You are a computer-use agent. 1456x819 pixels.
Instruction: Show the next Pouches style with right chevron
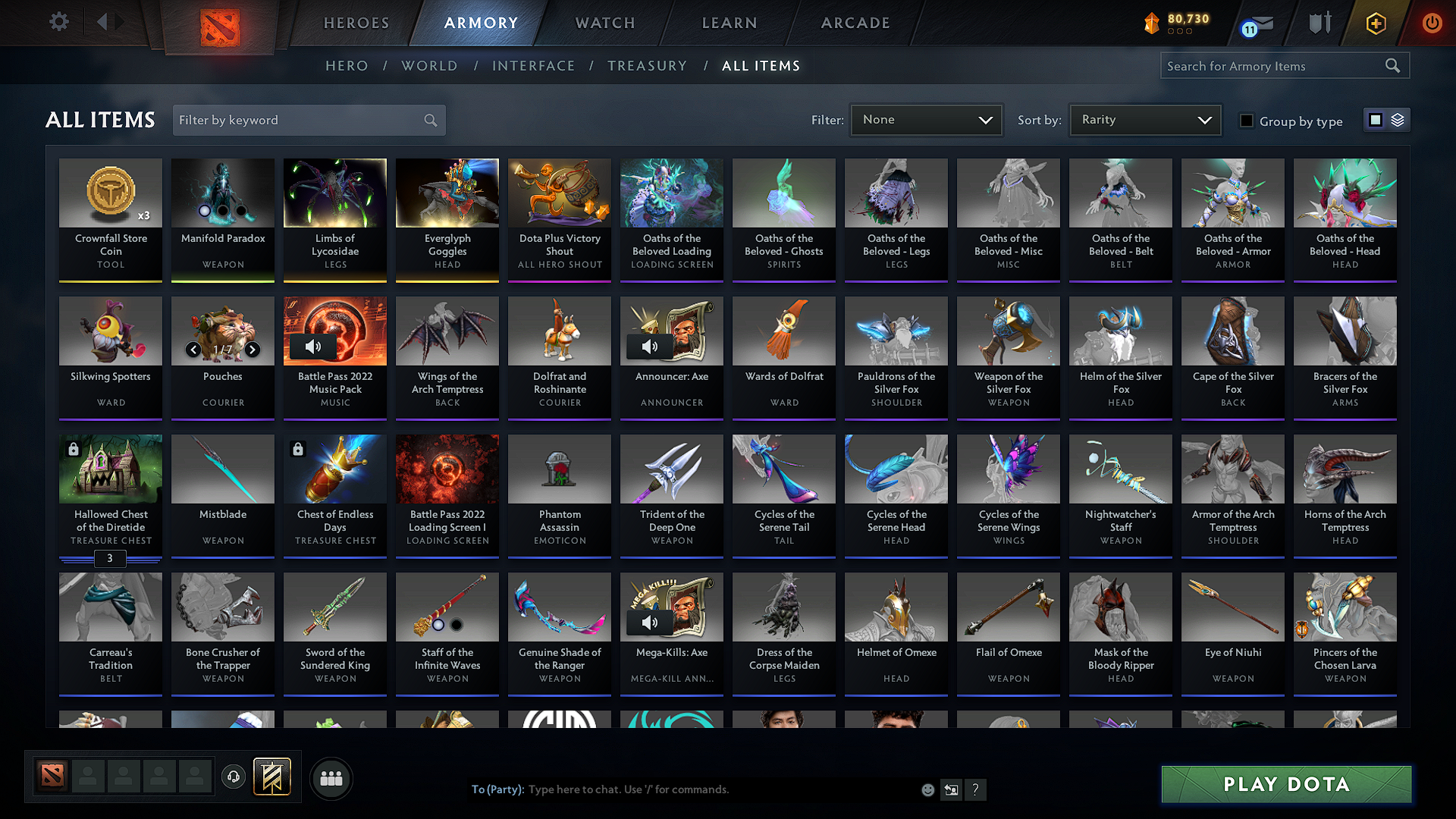click(252, 350)
